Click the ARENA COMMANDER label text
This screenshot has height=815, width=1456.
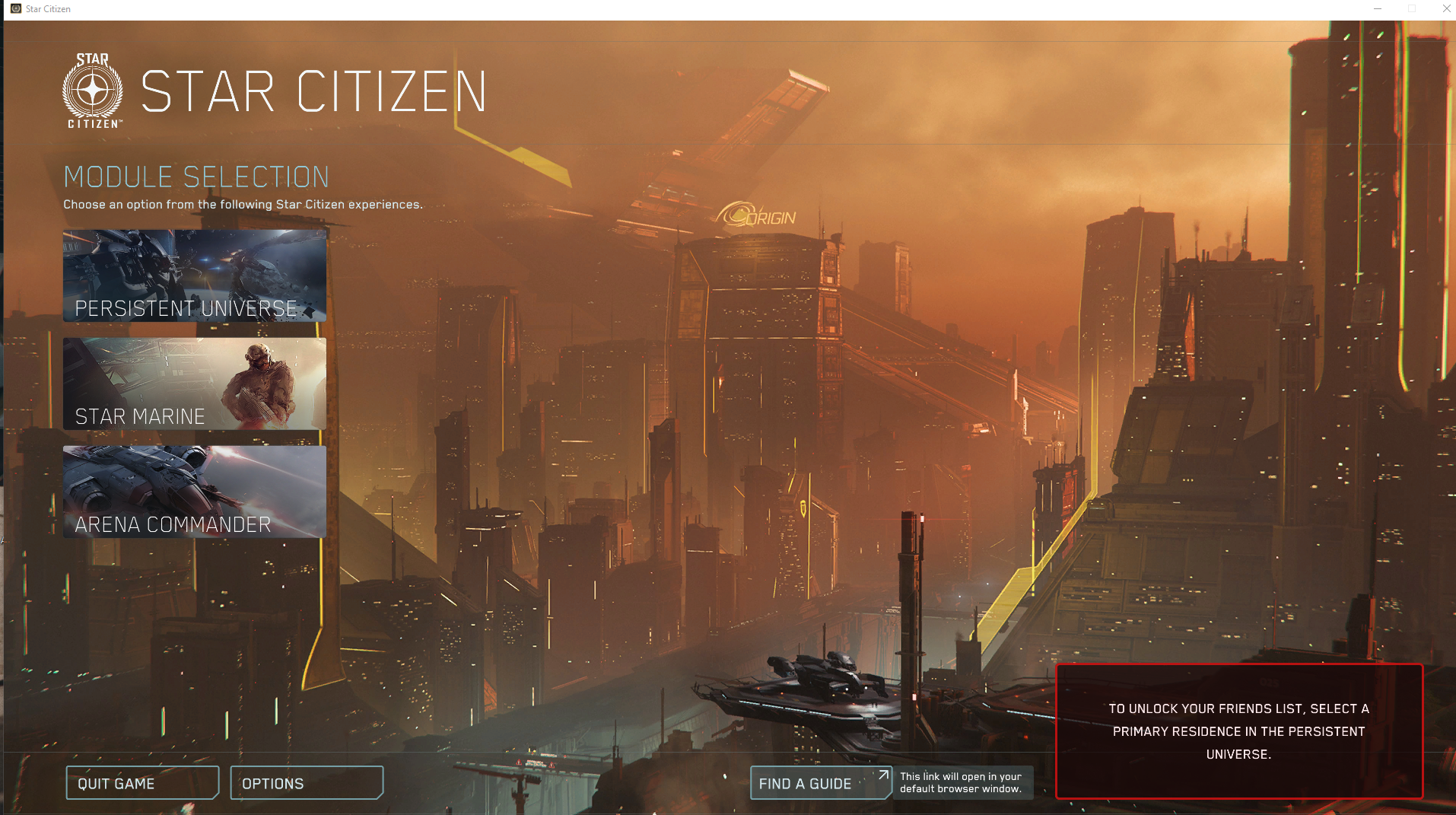point(172,524)
